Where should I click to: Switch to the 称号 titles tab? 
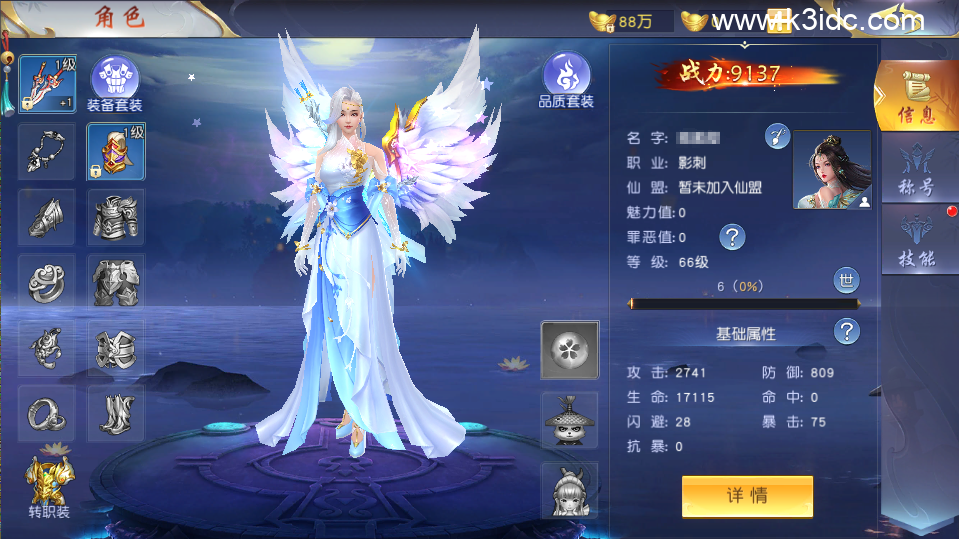[x=916, y=172]
